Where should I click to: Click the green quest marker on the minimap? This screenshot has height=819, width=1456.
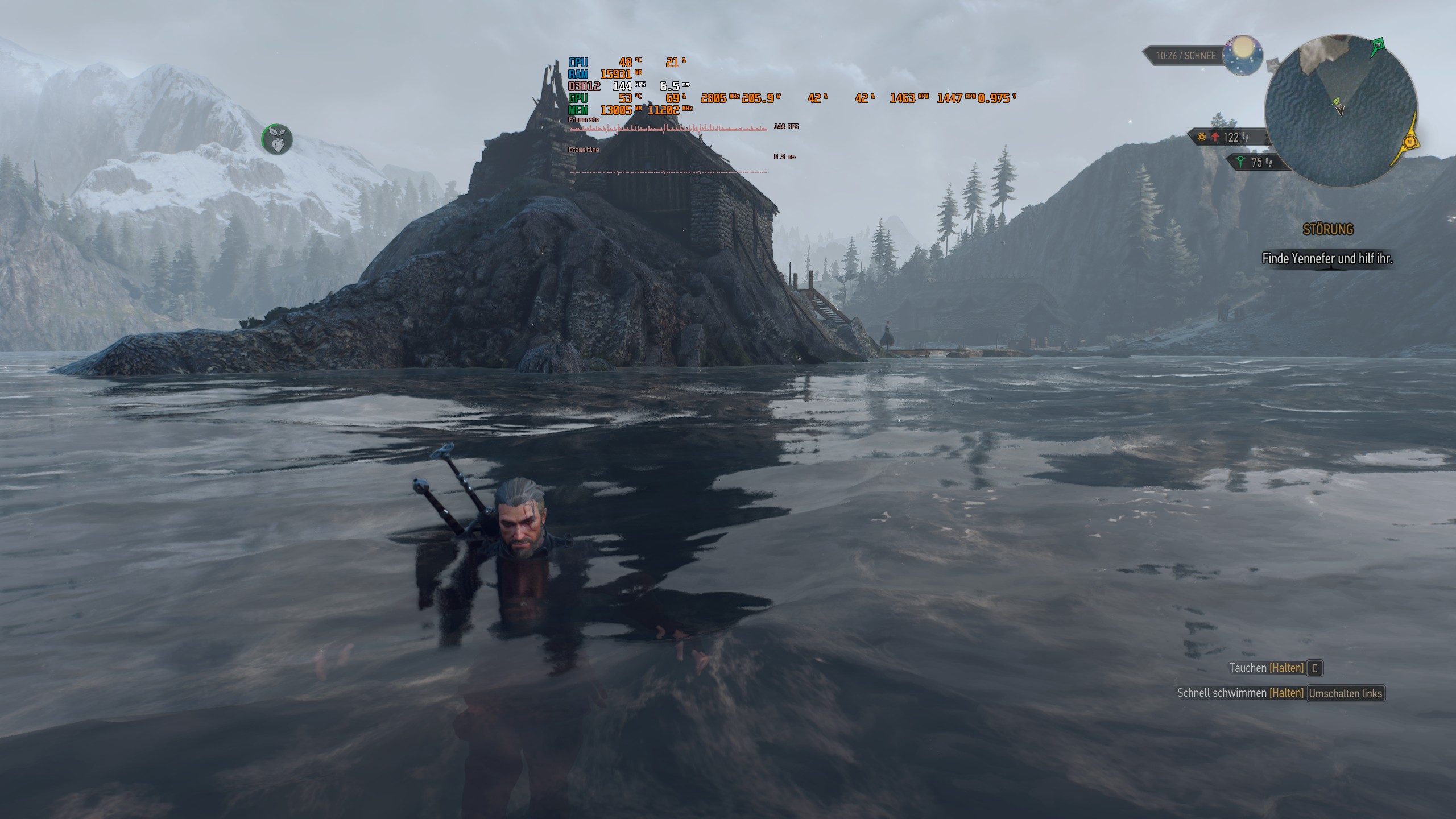(x=1378, y=45)
